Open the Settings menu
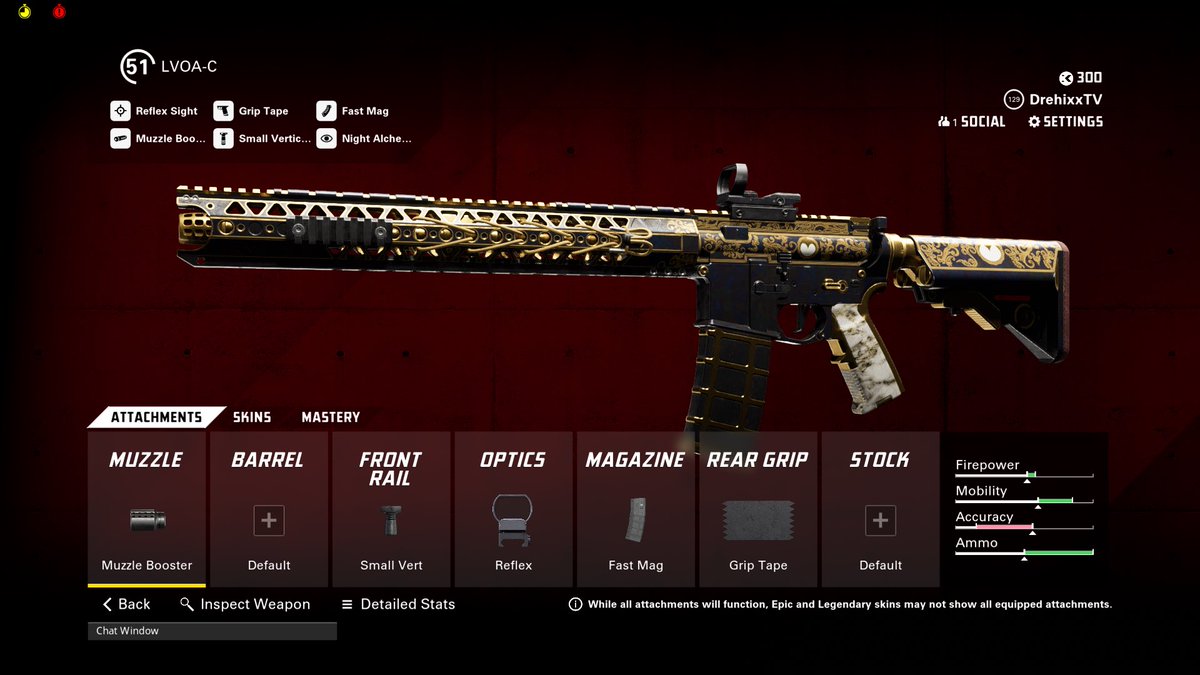The height and width of the screenshot is (675, 1200). [1065, 122]
